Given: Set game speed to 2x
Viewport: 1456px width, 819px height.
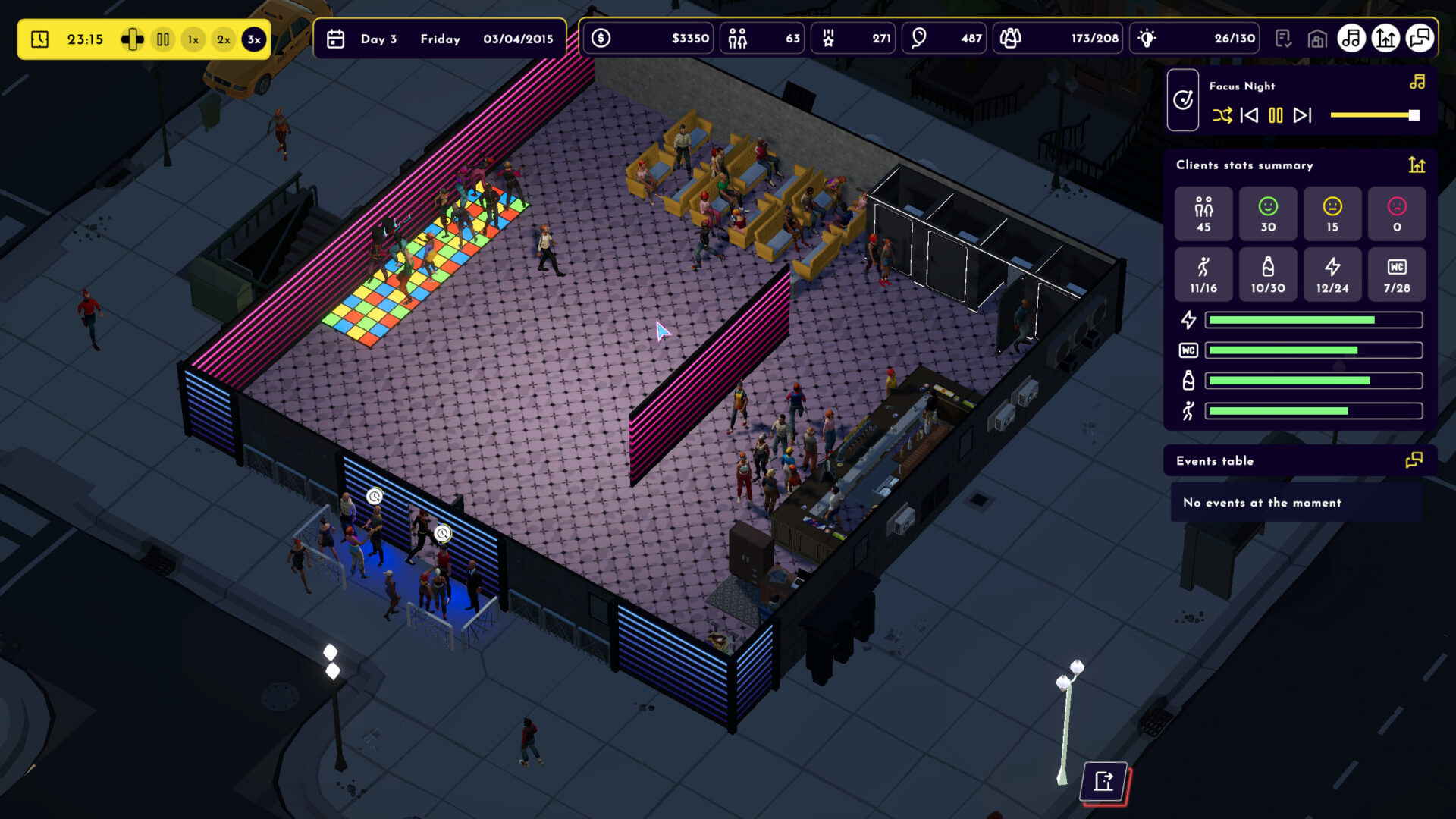Looking at the screenshot, I should point(224,39).
